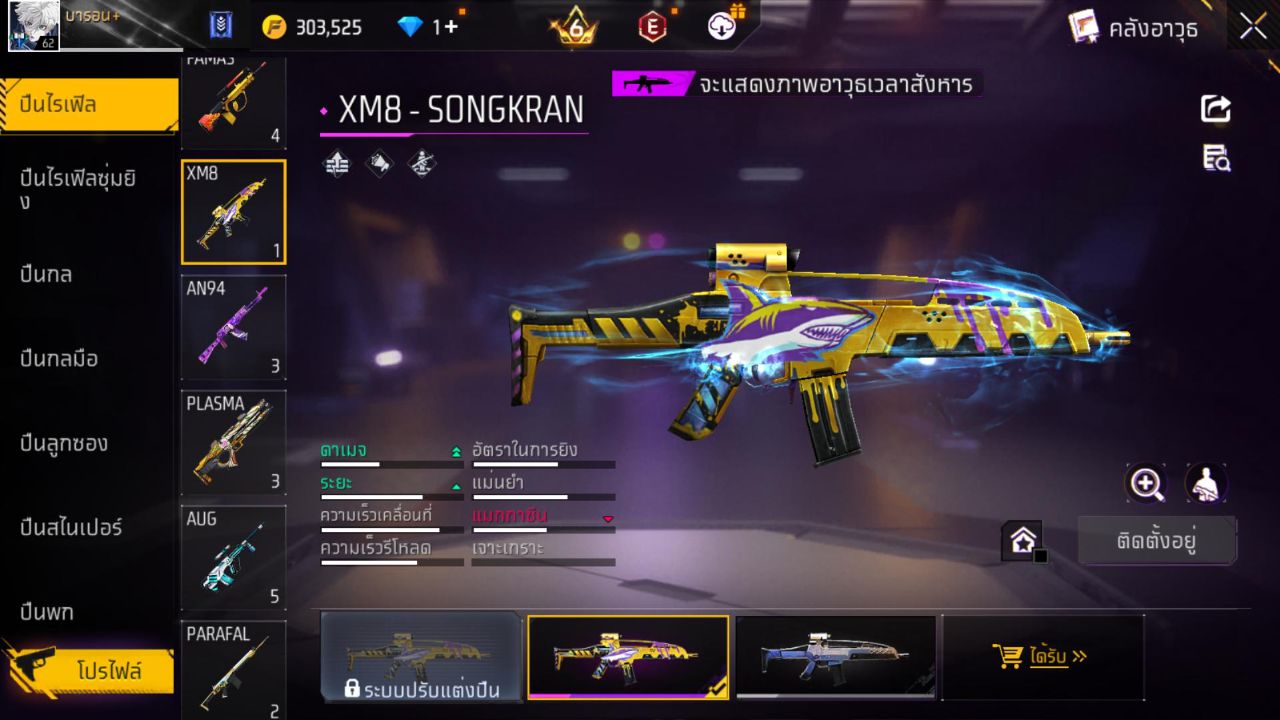Select the AN94 weapon thumbnail
The width and height of the screenshot is (1280, 720).
[233, 328]
